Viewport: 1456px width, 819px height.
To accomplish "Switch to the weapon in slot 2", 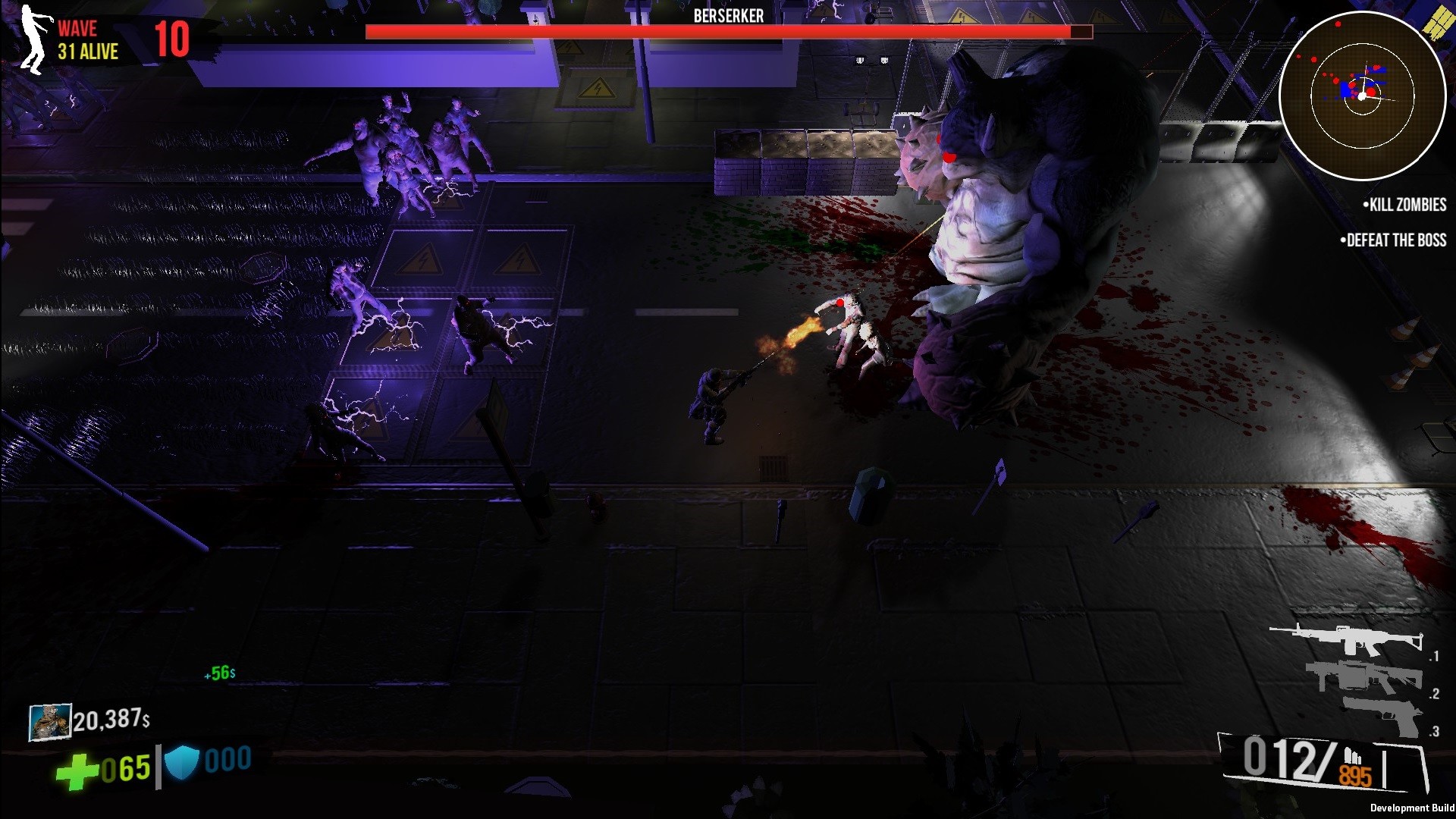I will click(1363, 677).
